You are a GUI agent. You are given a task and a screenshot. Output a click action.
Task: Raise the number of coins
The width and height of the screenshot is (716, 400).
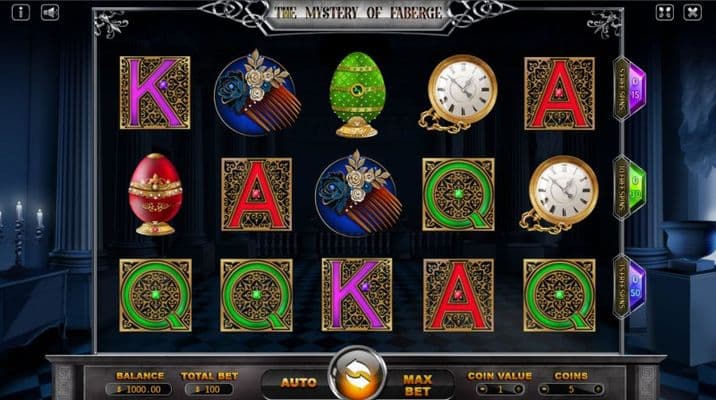tap(596, 388)
